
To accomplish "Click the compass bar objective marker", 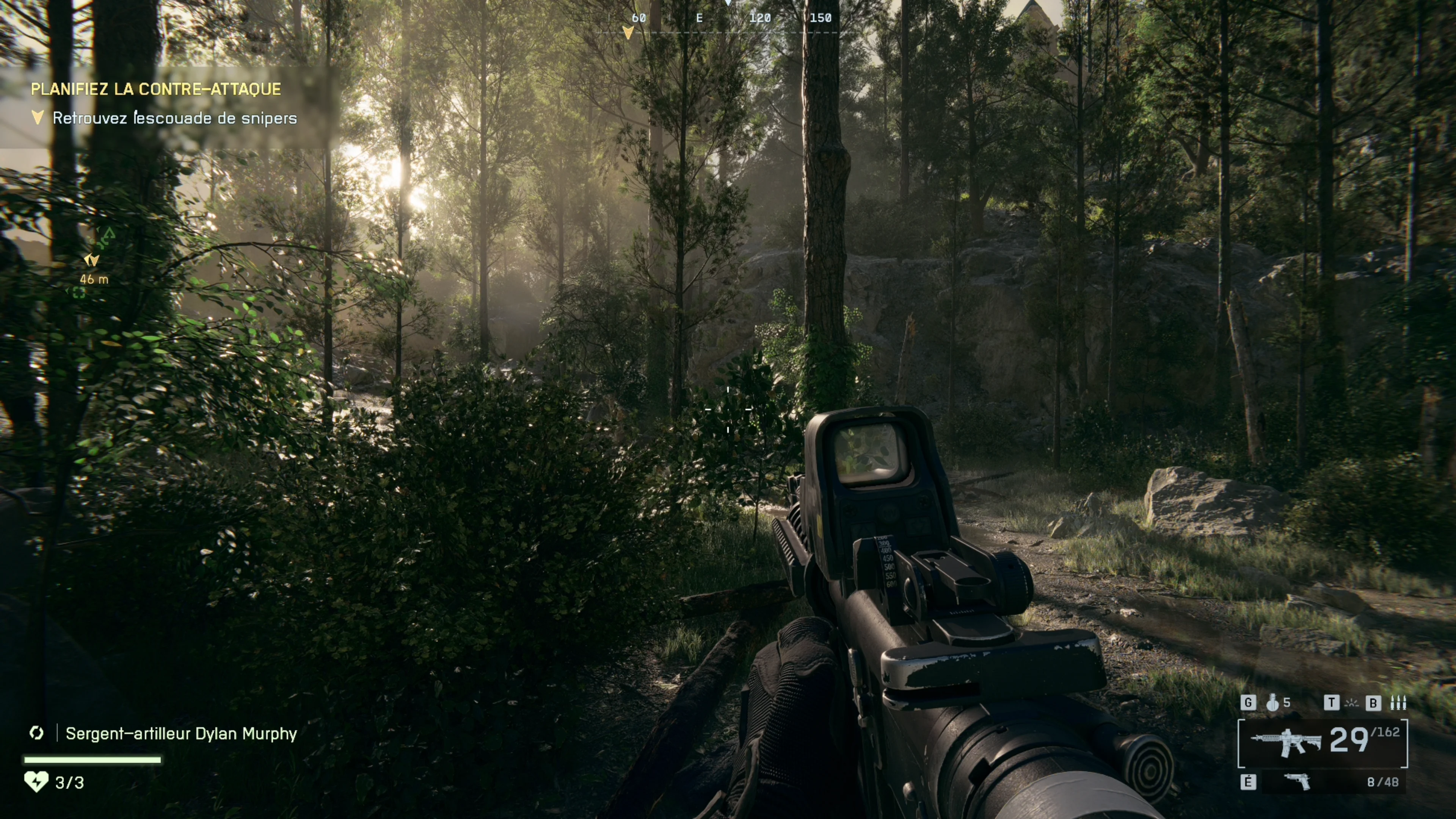I will click(x=628, y=33).
